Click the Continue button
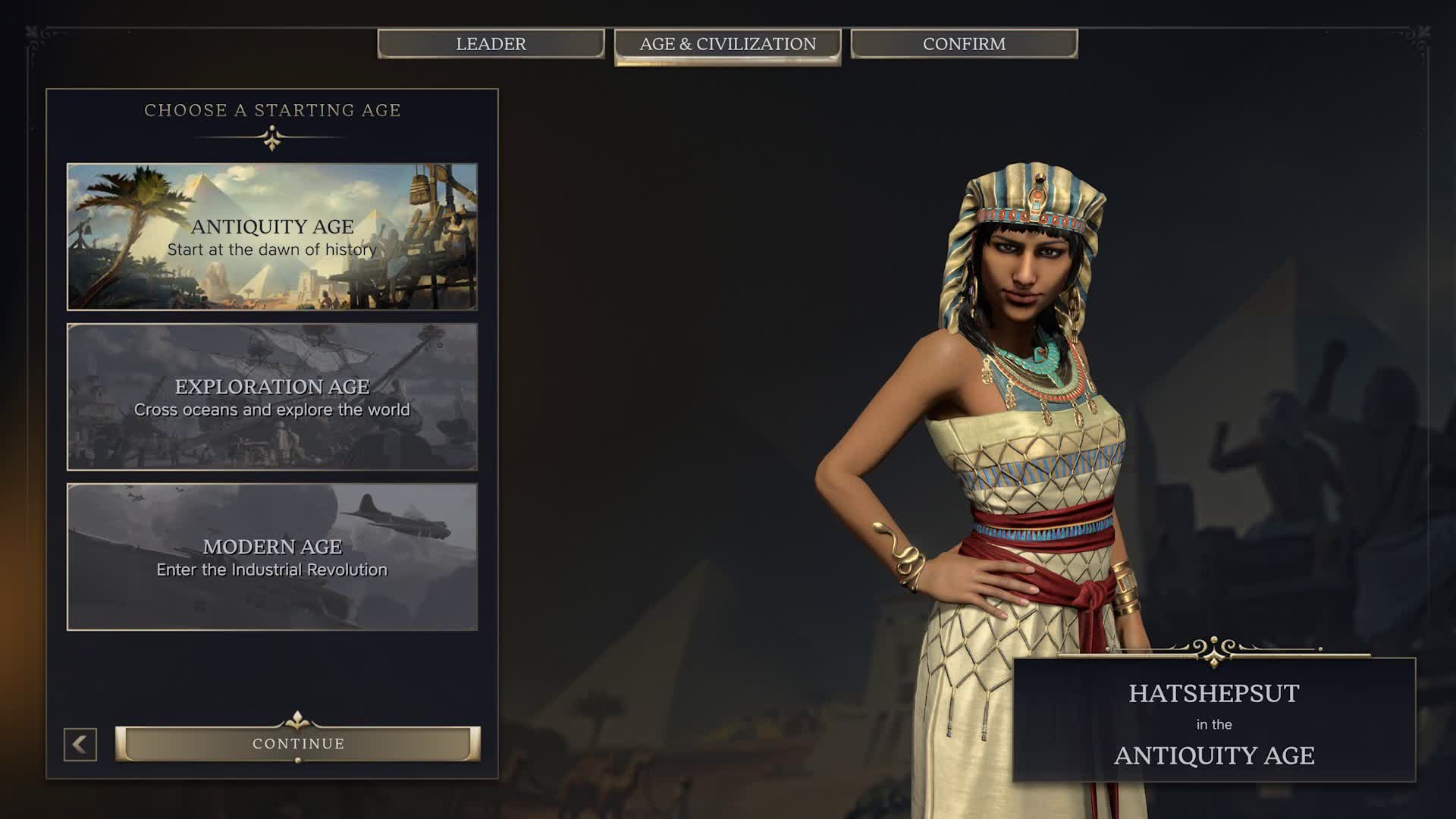 pyautogui.click(x=298, y=744)
